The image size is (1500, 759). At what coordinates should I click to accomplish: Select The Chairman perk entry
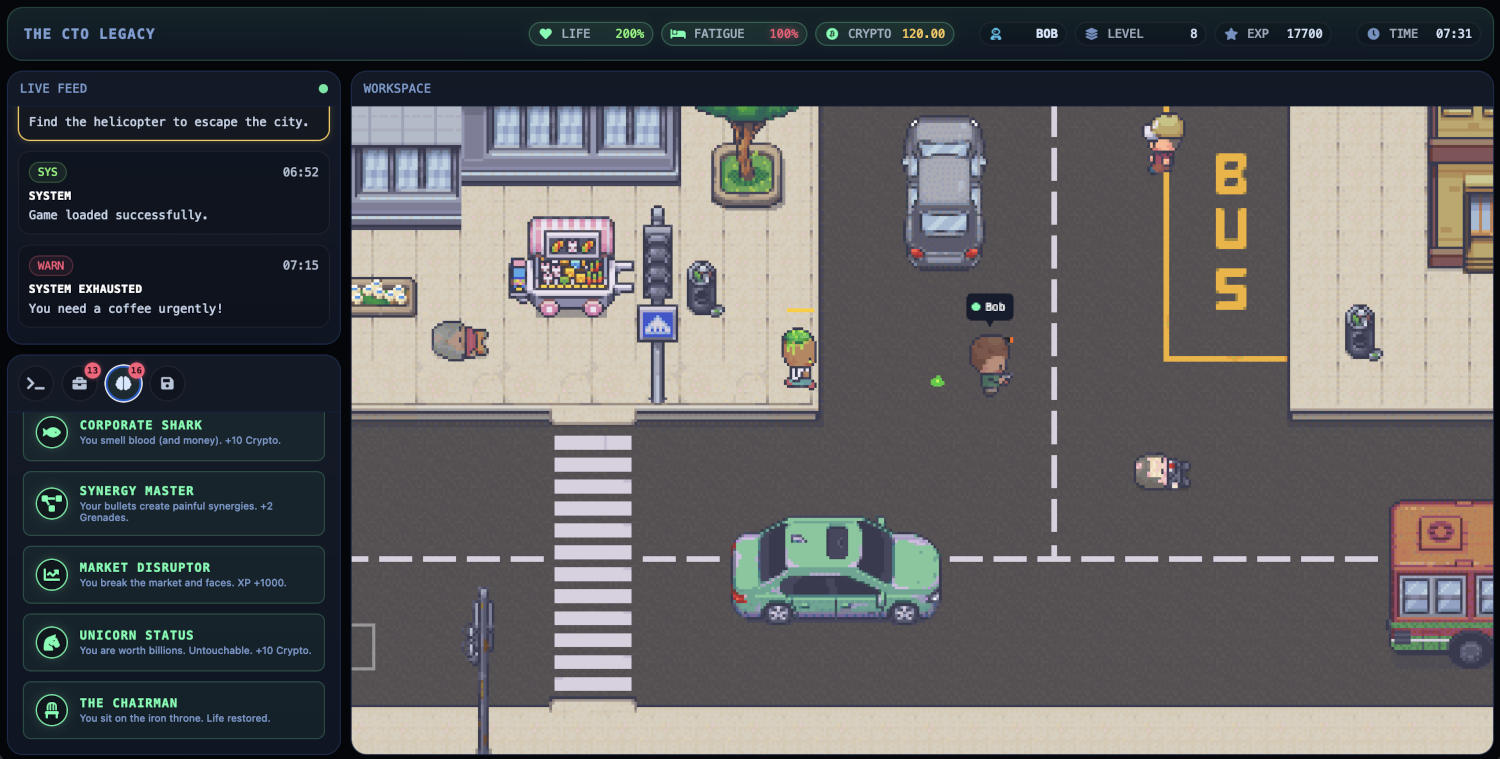[174, 710]
